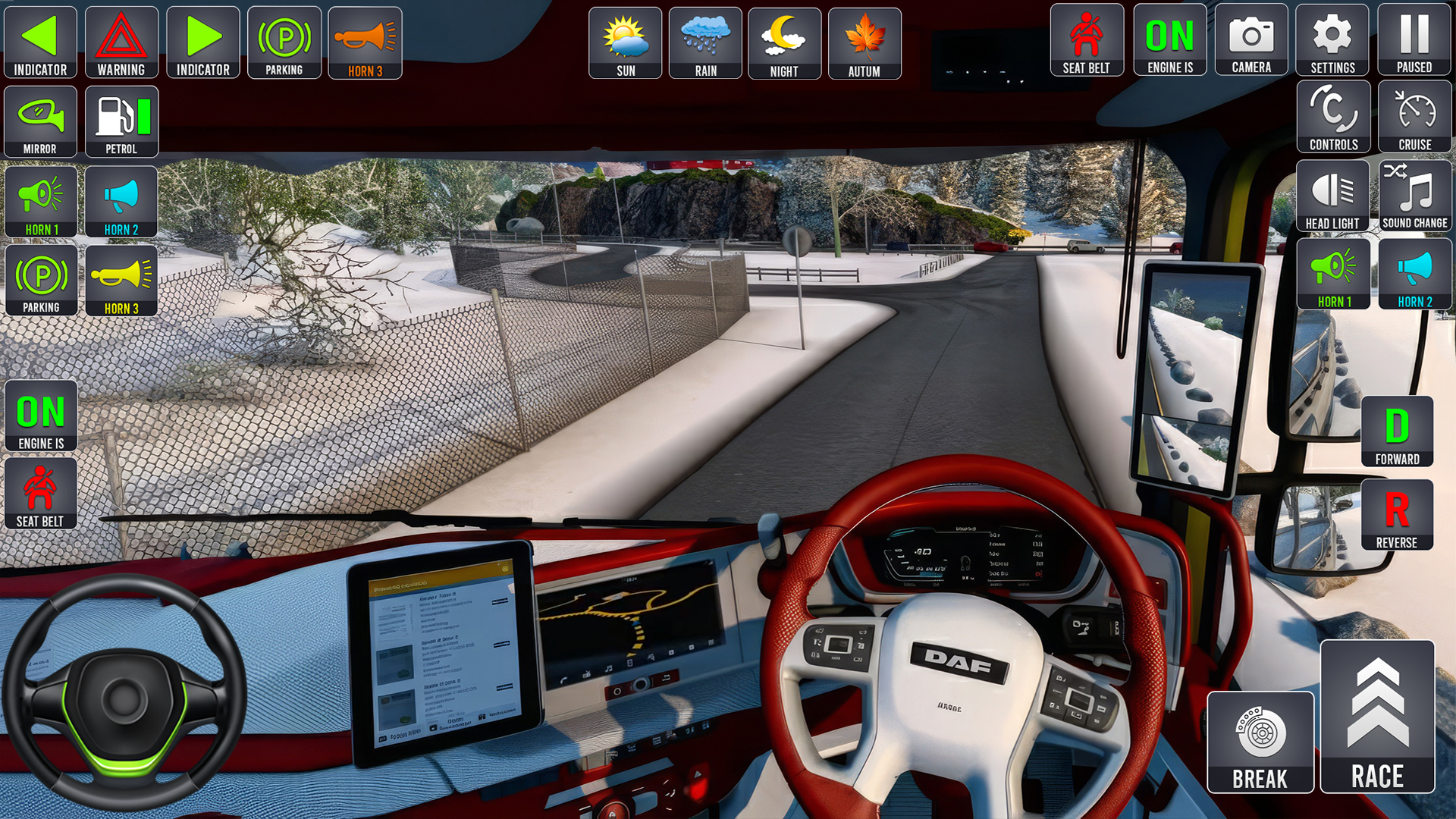Enable Cruise control

click(x=1415, y=118)
